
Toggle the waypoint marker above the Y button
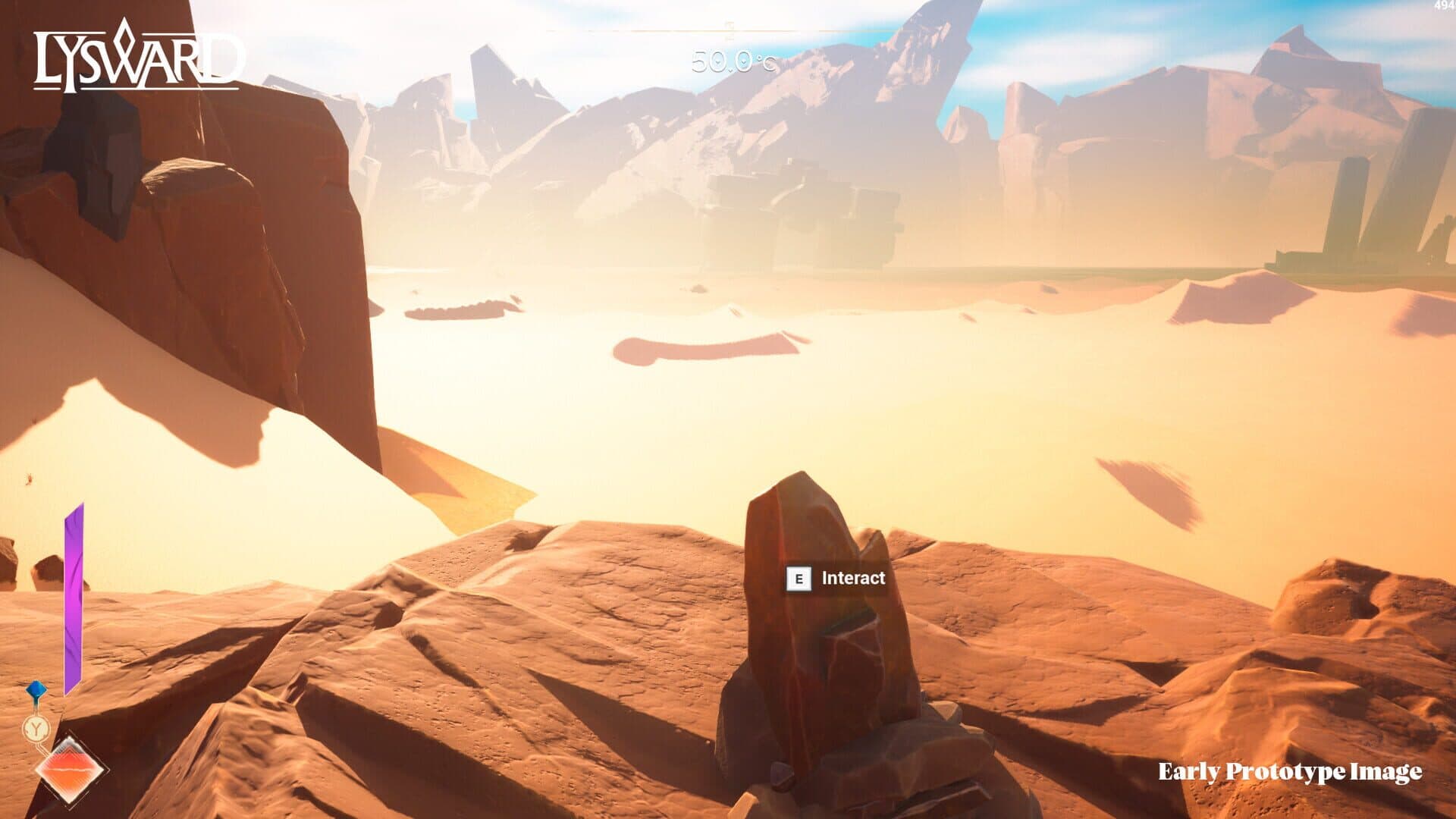36,689
